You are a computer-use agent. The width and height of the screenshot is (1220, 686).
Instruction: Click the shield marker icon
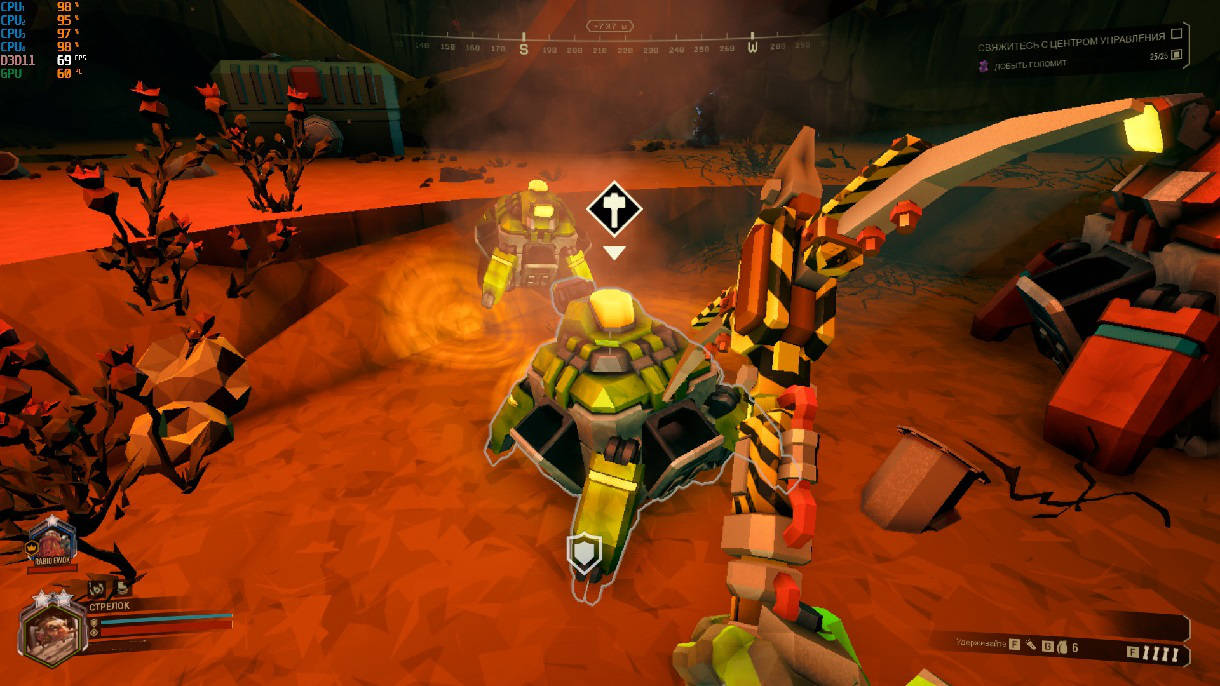[583, 552]
